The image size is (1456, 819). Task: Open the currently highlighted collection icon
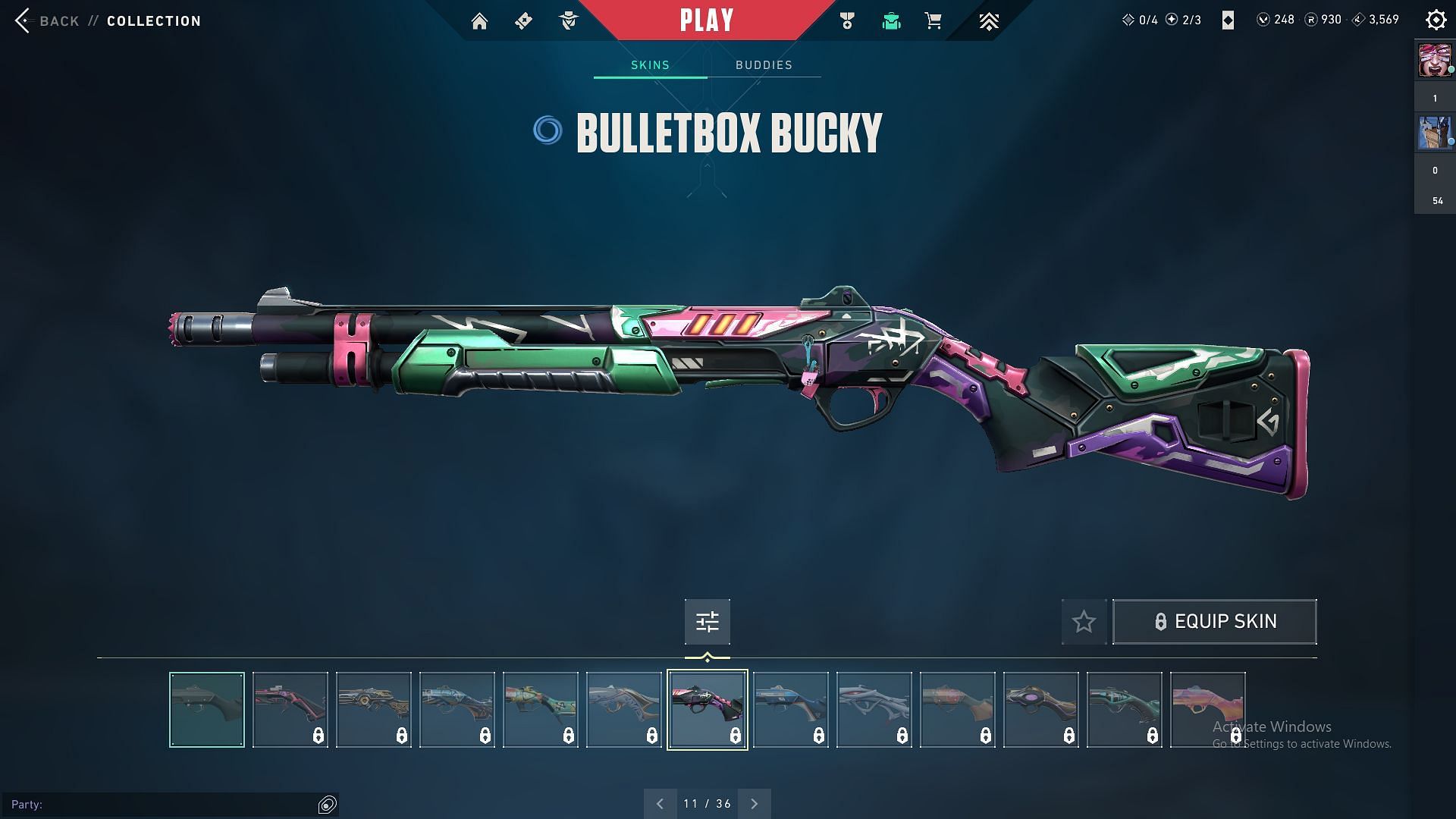[x=891, y=21]
